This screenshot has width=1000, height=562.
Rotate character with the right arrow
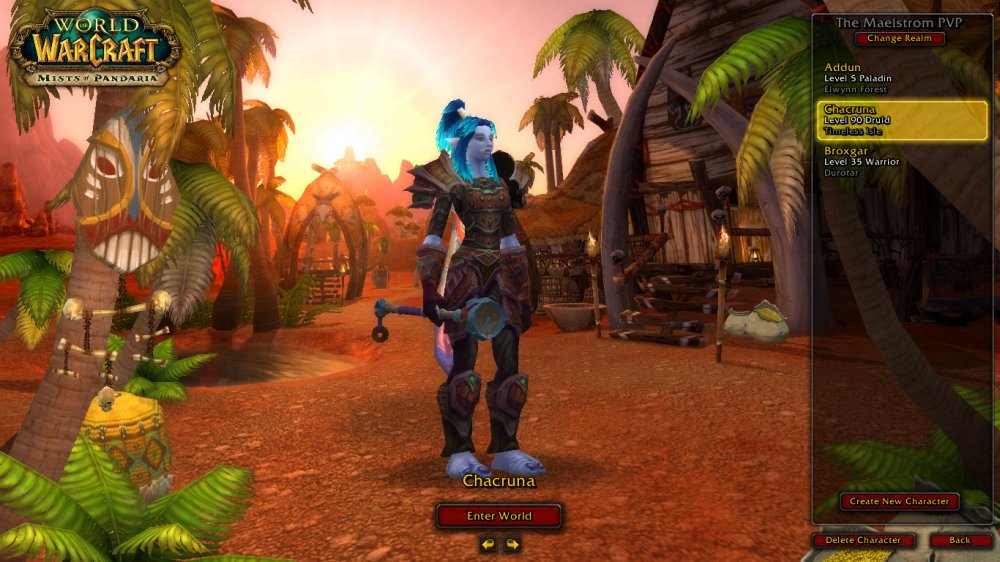pos(512,544)
